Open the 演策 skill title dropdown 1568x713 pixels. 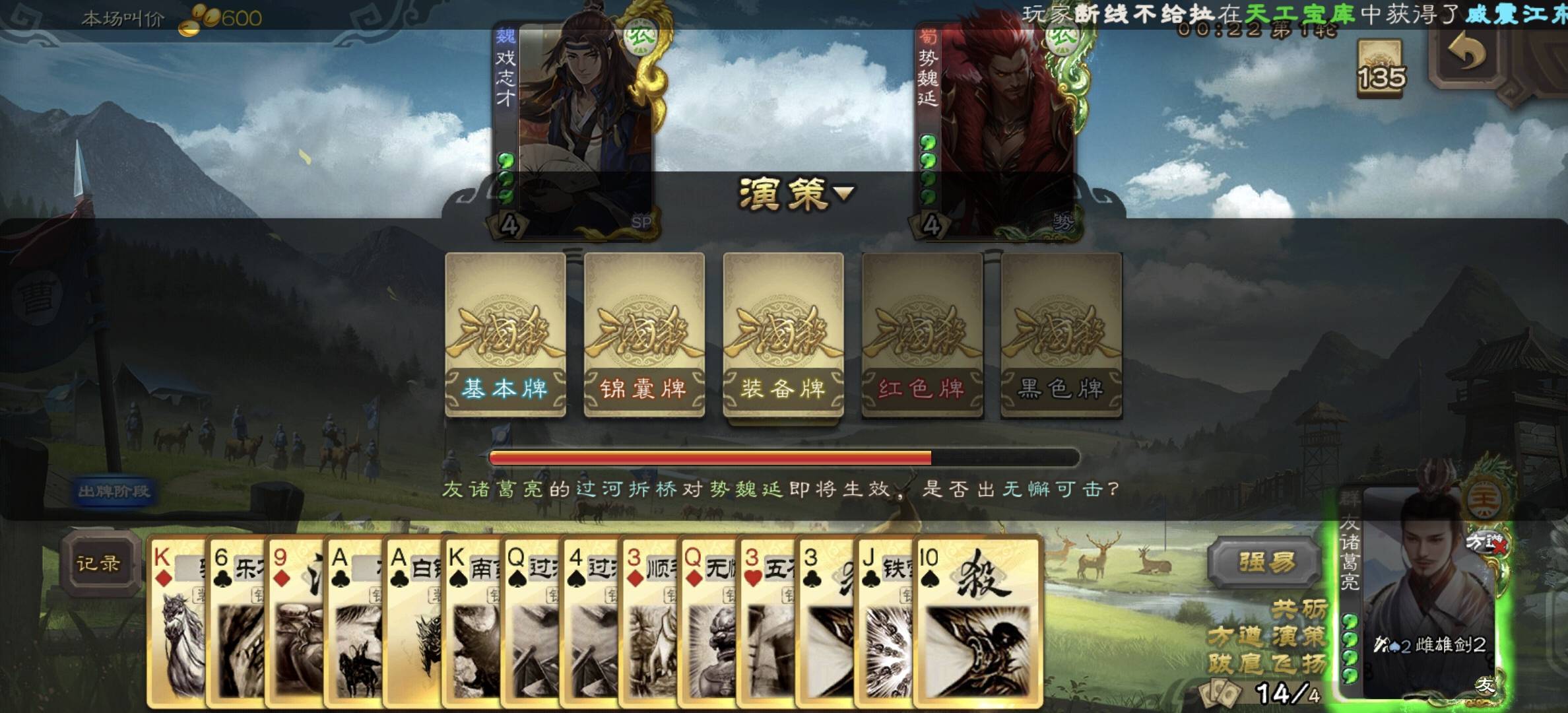click(796, 193)
